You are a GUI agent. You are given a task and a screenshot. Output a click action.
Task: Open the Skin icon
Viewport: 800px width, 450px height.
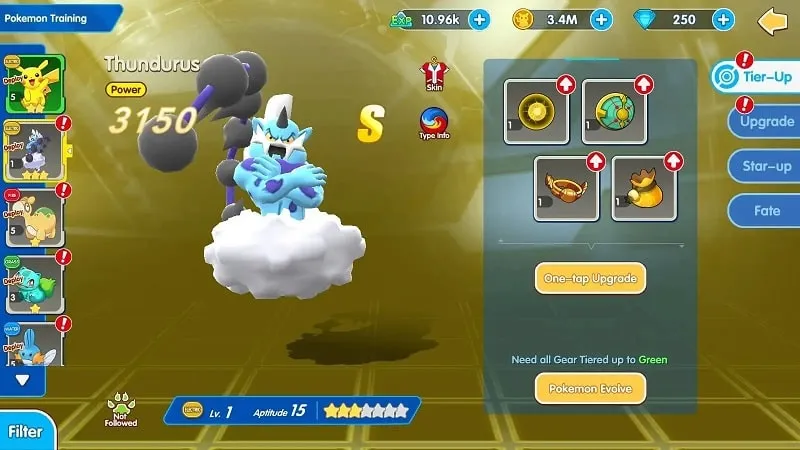tap(434, 73)
